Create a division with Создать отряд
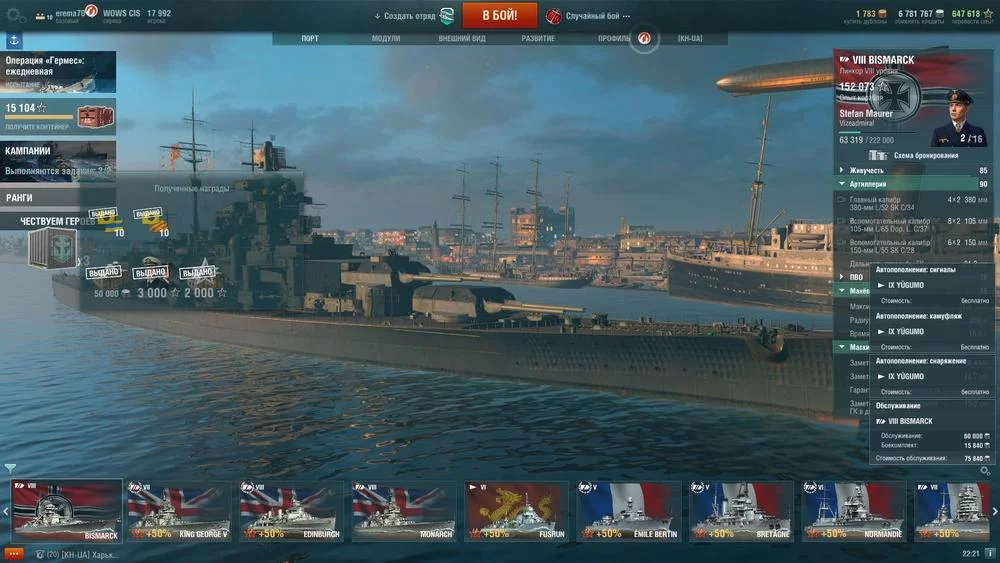Screen dimensions: 1000x563 (x=413, y=16)
